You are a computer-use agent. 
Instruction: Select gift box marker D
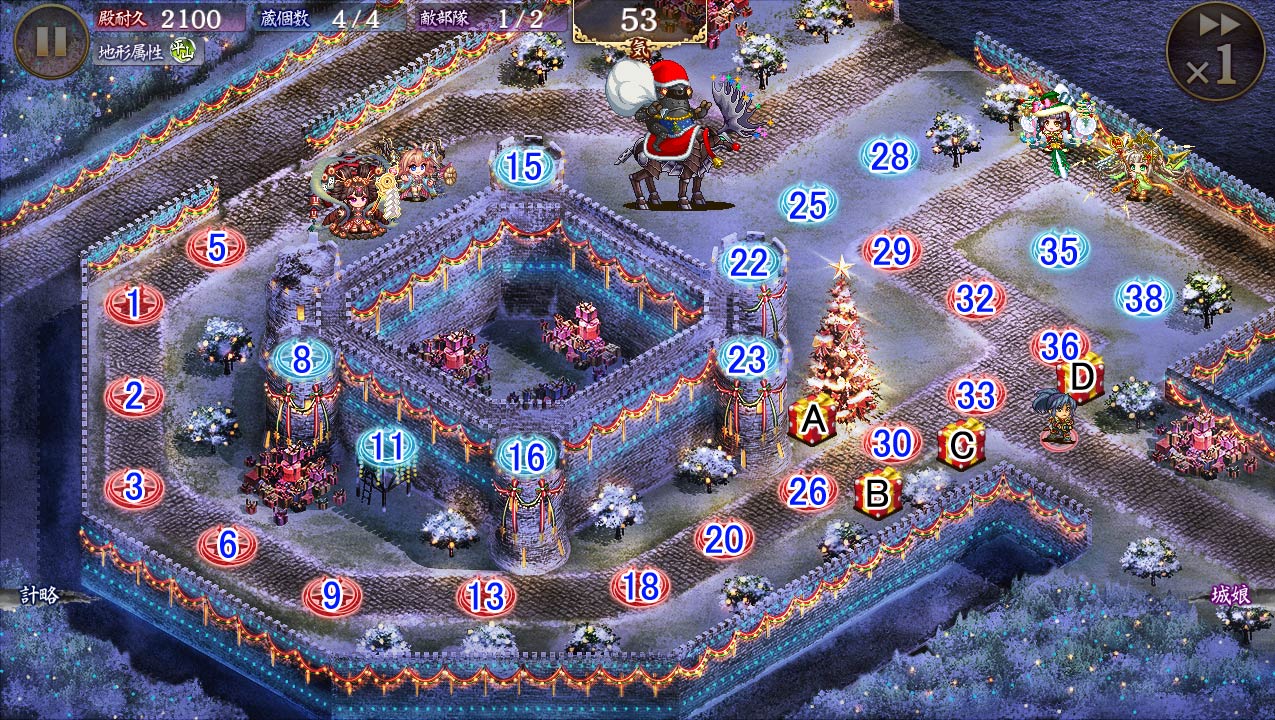1080,377
